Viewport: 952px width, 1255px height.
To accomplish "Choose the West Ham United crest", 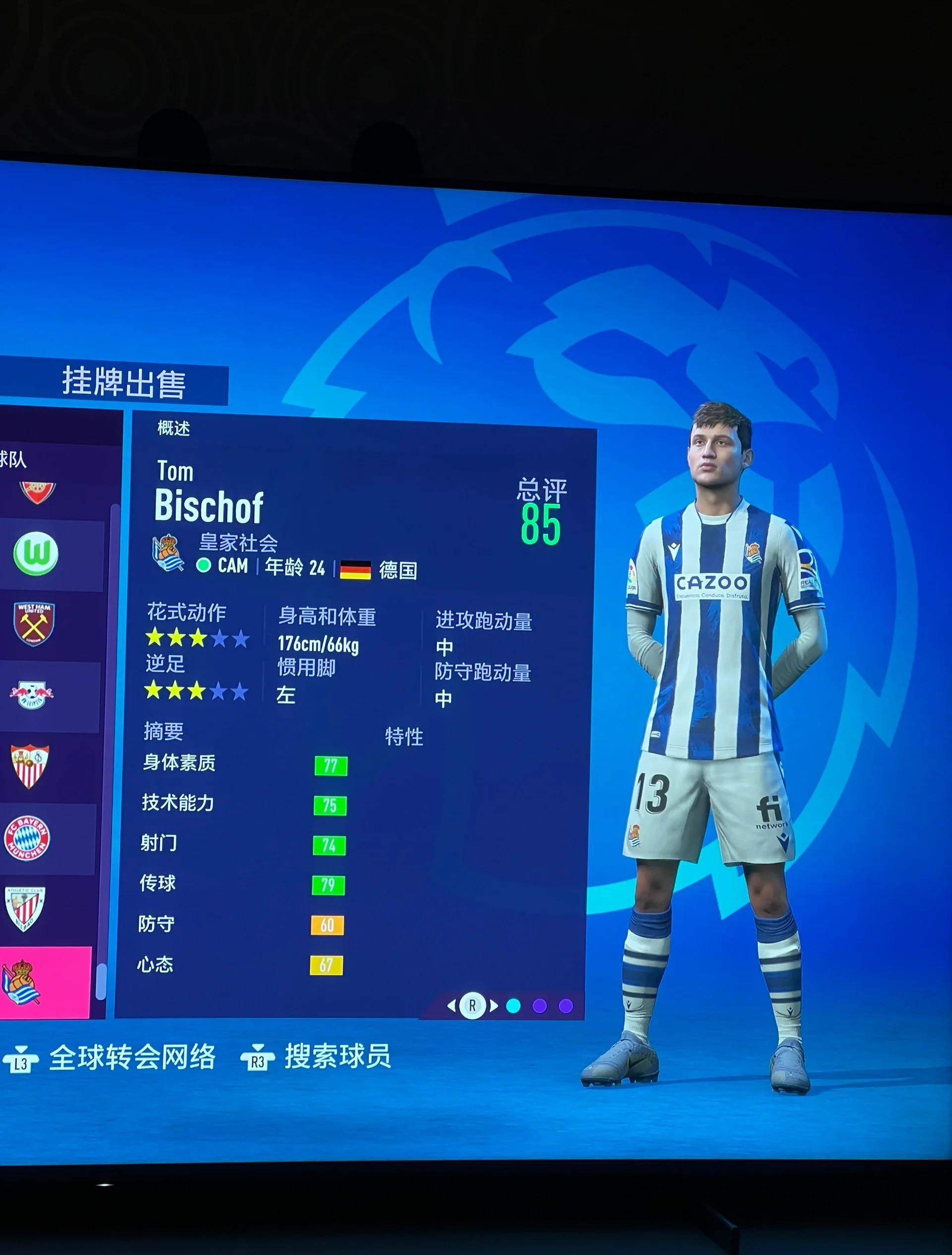I will [34, 624].
